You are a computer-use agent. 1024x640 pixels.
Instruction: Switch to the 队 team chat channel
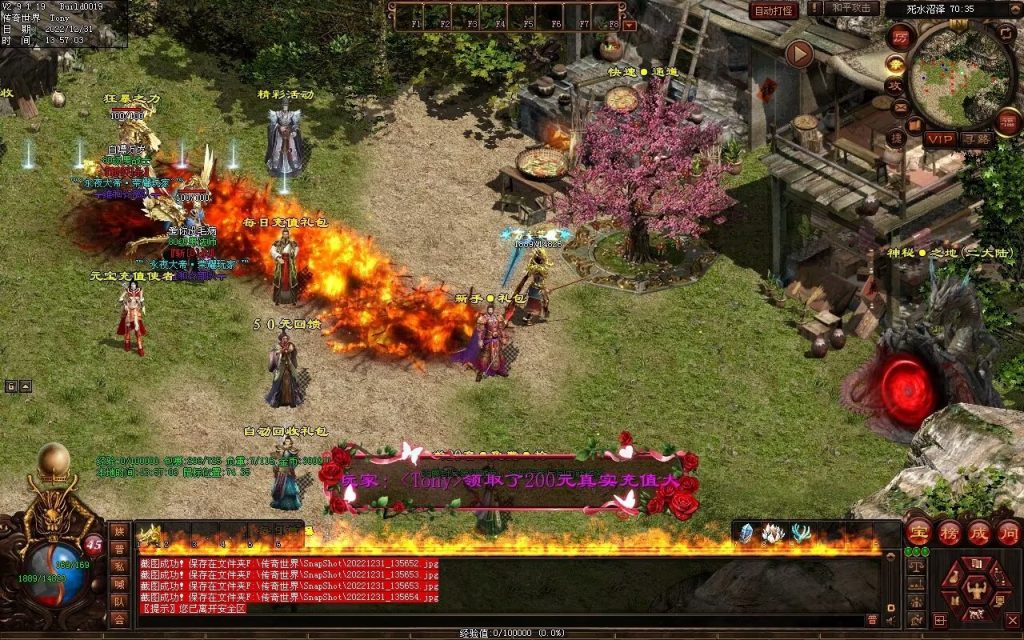pos(120,602)
